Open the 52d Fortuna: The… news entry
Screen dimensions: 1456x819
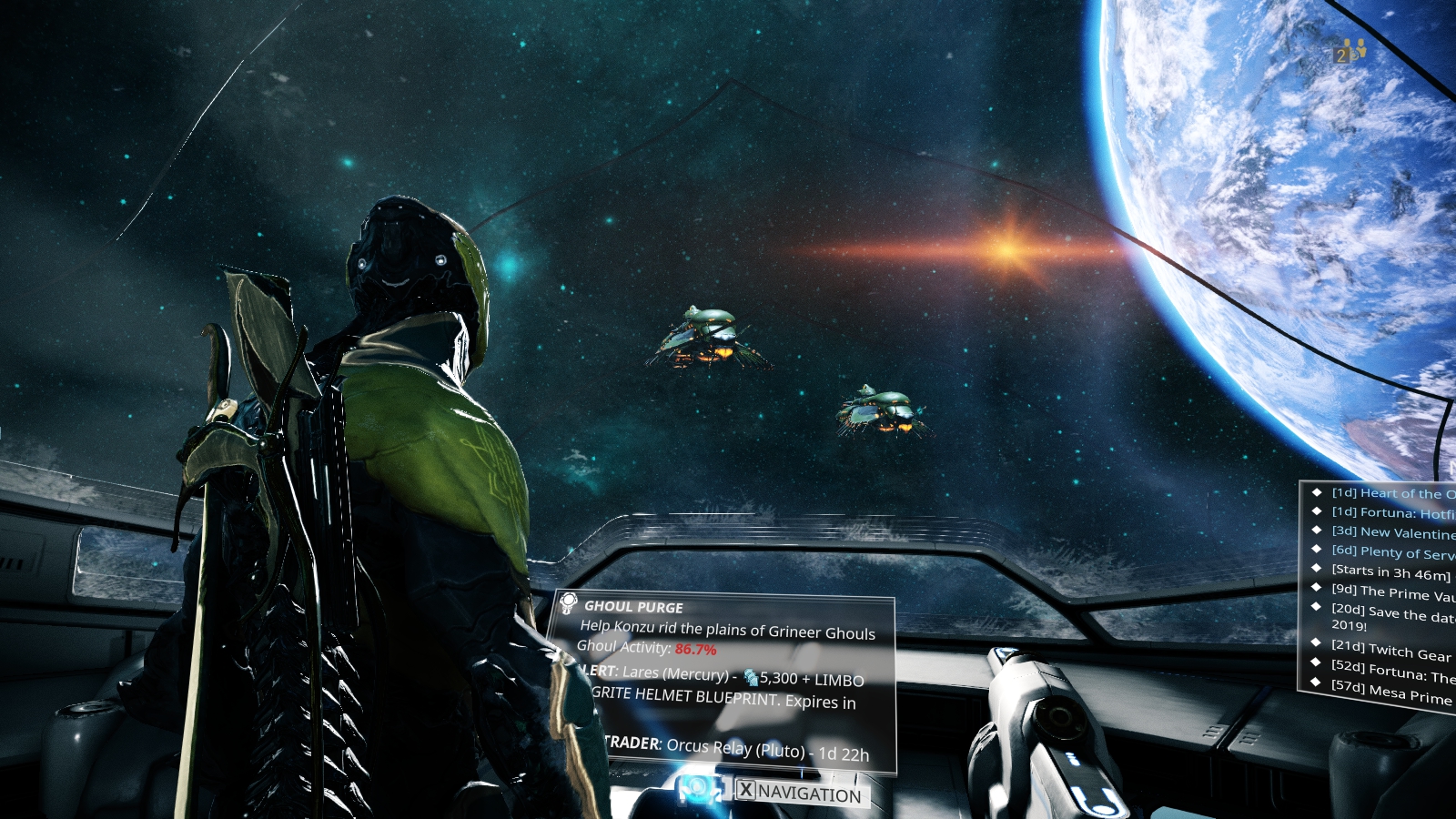(1392, 672)
